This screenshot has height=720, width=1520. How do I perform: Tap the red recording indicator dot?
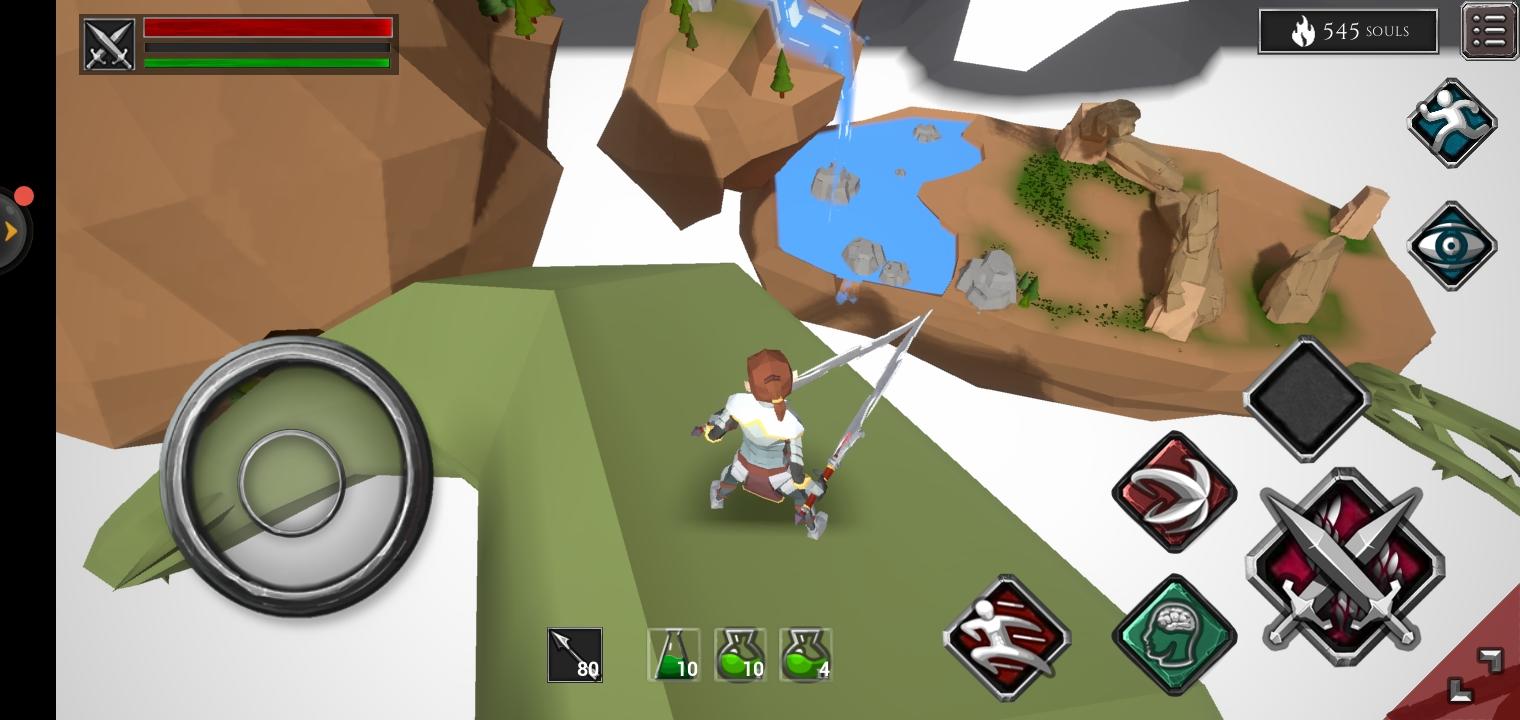[x=24, y=196]
